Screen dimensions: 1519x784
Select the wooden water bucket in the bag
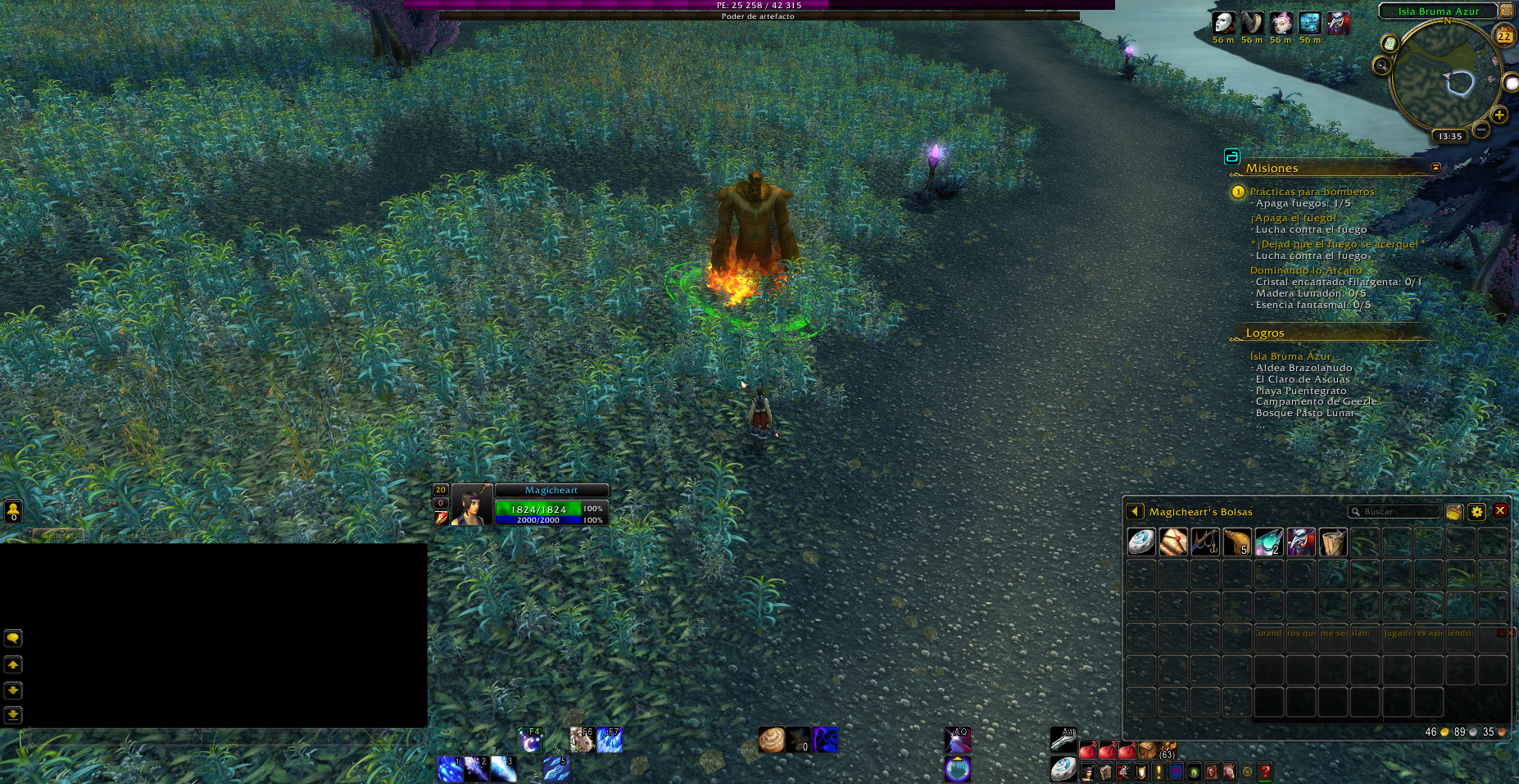coord(1332,542)
